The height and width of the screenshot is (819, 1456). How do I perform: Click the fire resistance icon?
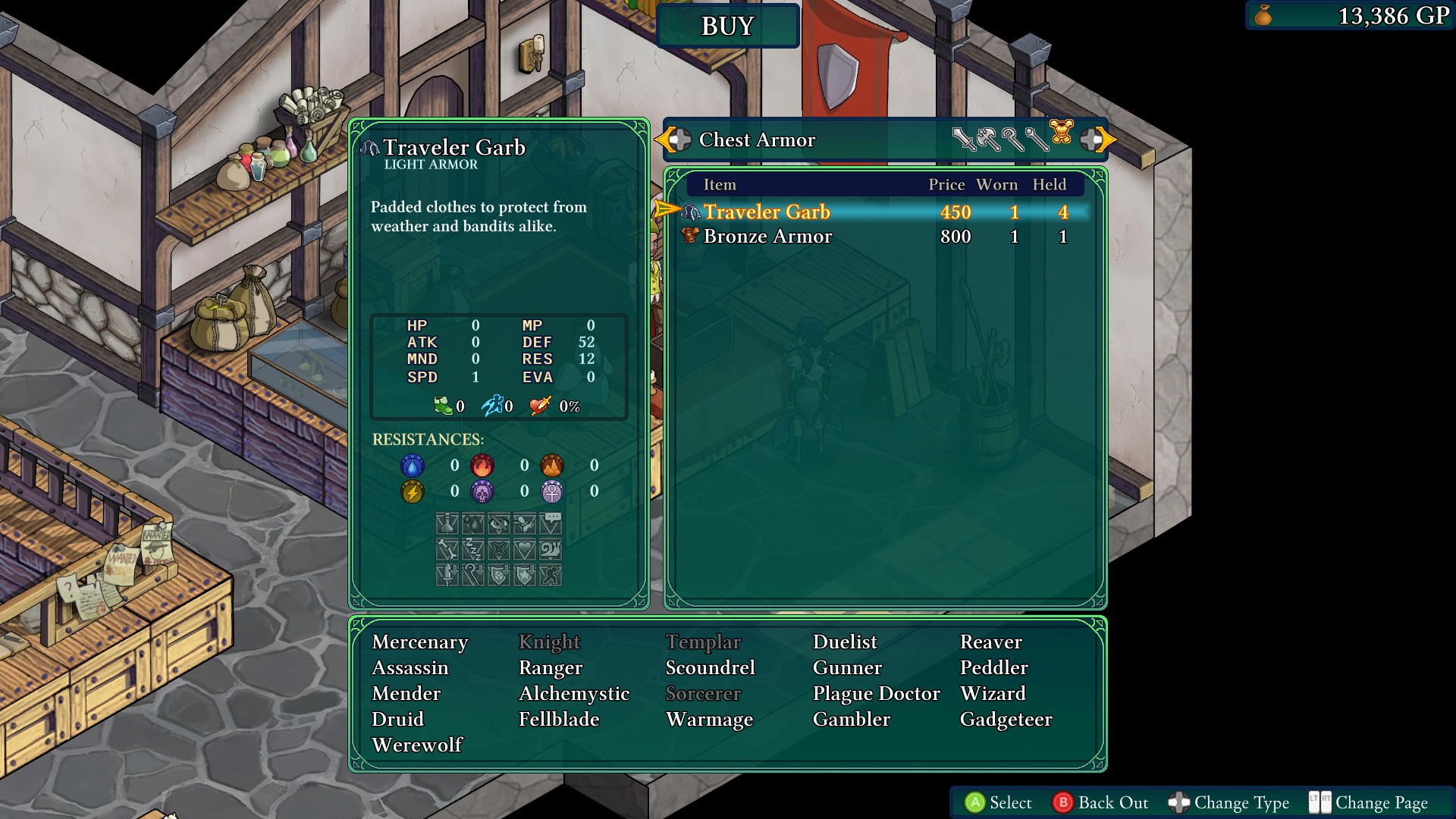(x=483, y=466)
